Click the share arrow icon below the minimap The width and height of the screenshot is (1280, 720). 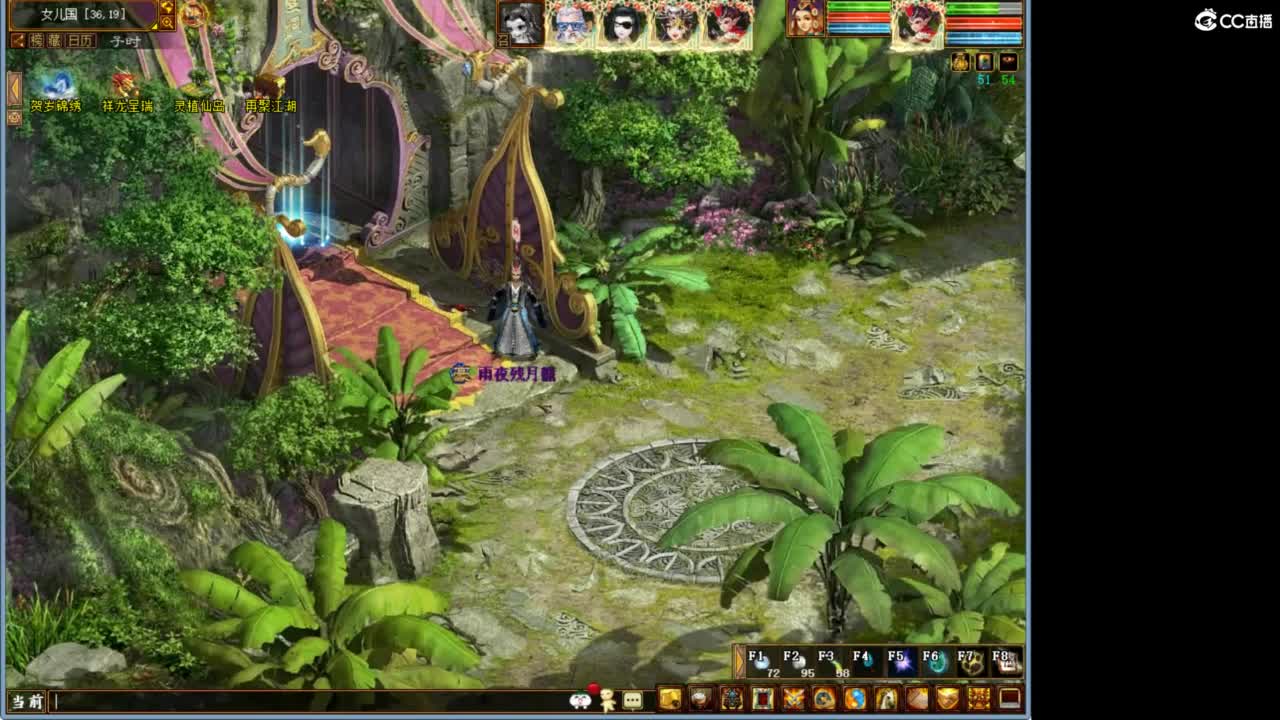19,40
